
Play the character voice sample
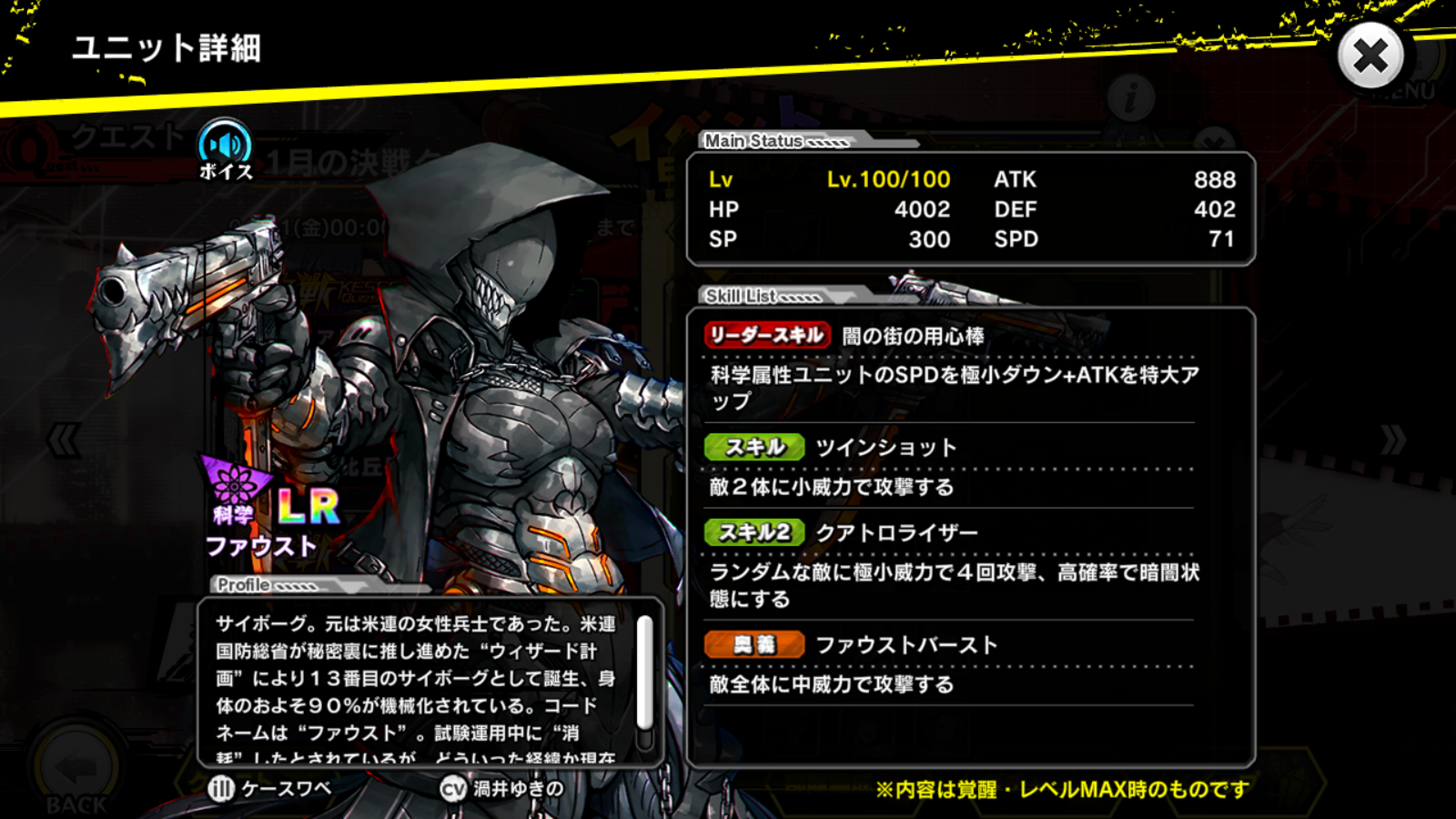pos(225,147)
